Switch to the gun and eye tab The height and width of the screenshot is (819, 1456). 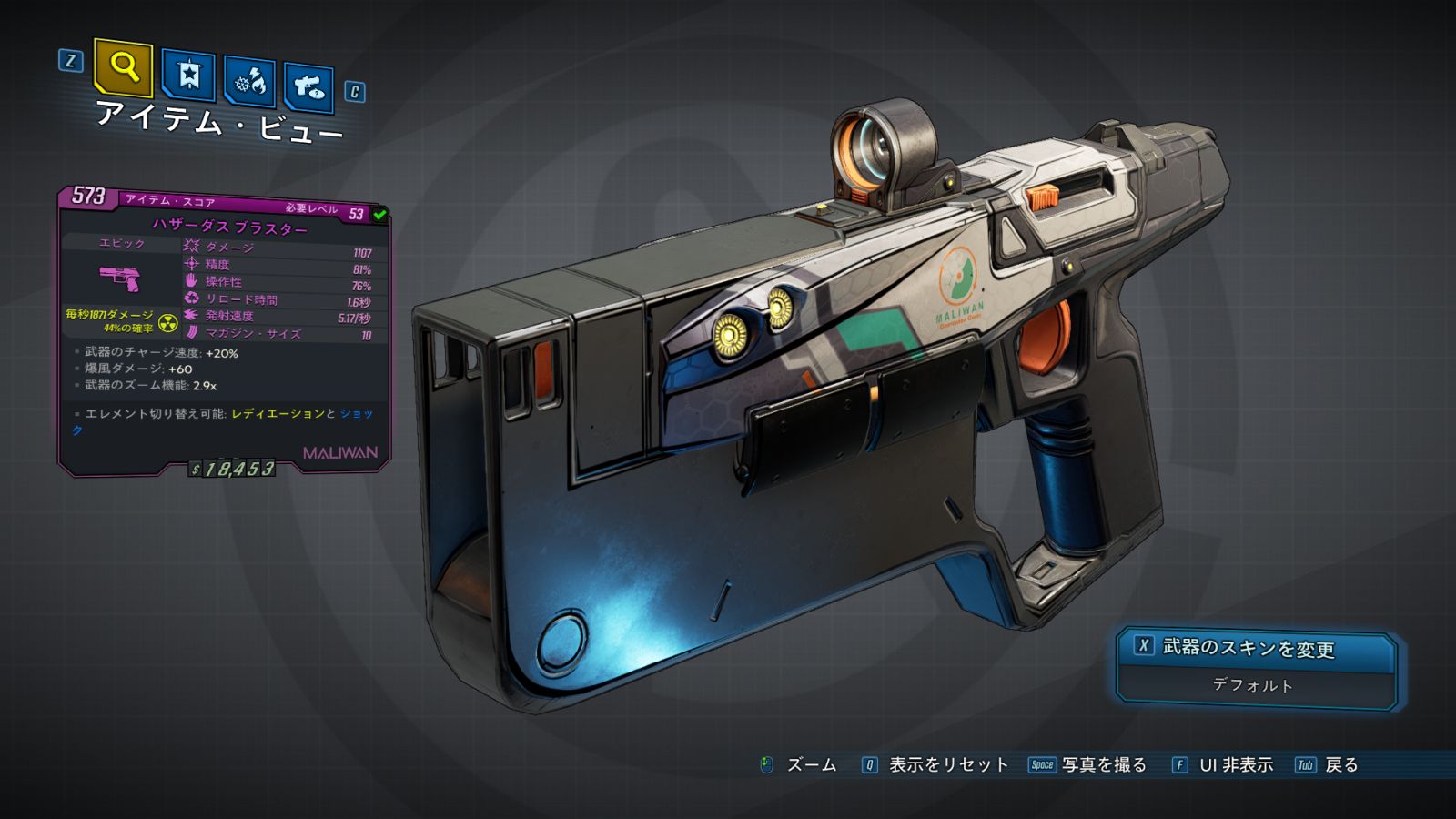pyautogui.click(x=308, y=87)
